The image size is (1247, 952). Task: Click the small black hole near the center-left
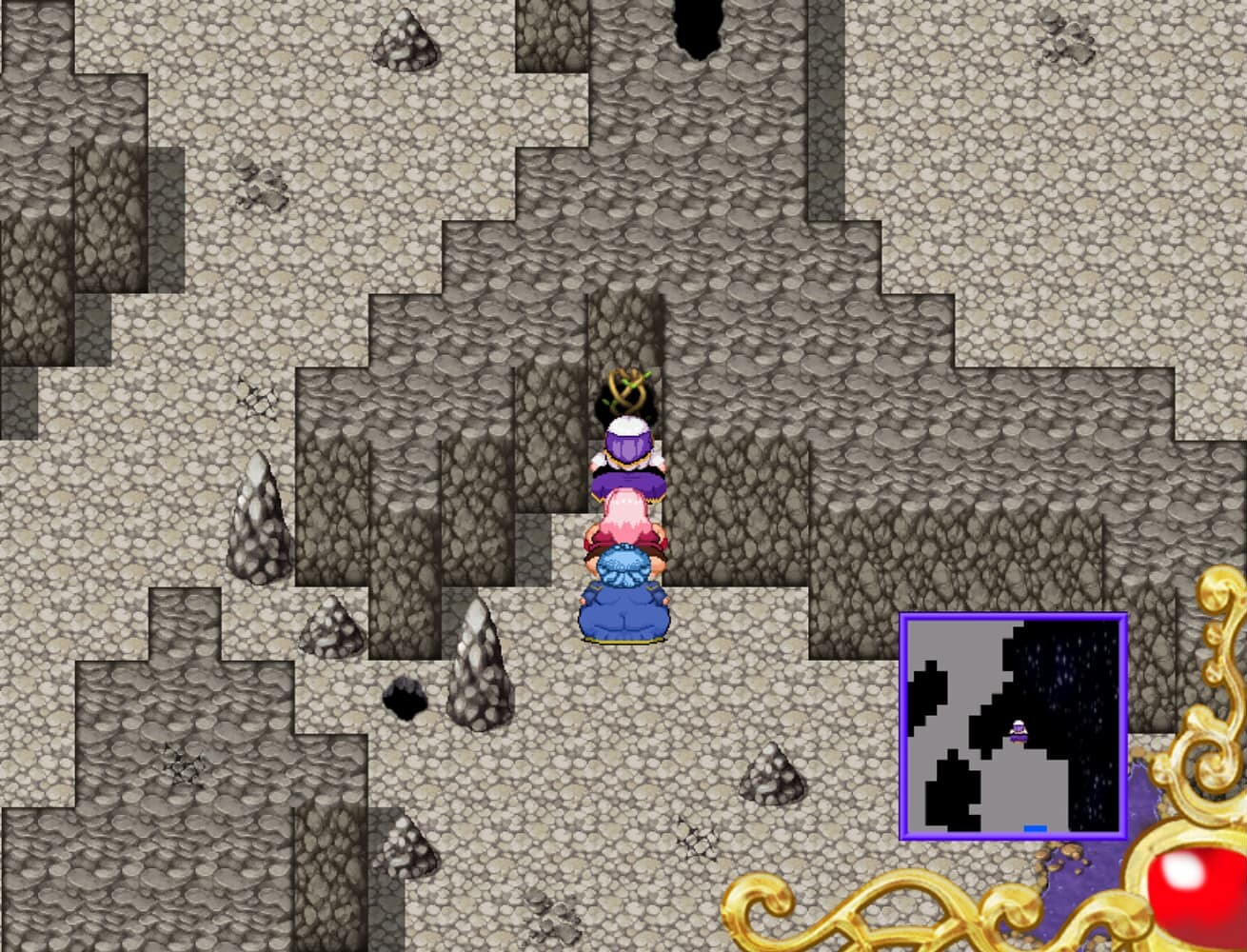[x=405, y=700]
